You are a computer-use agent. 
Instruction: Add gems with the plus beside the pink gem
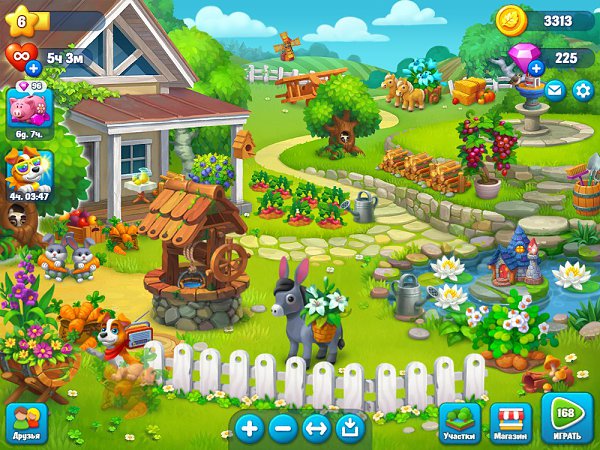point(535,68)
